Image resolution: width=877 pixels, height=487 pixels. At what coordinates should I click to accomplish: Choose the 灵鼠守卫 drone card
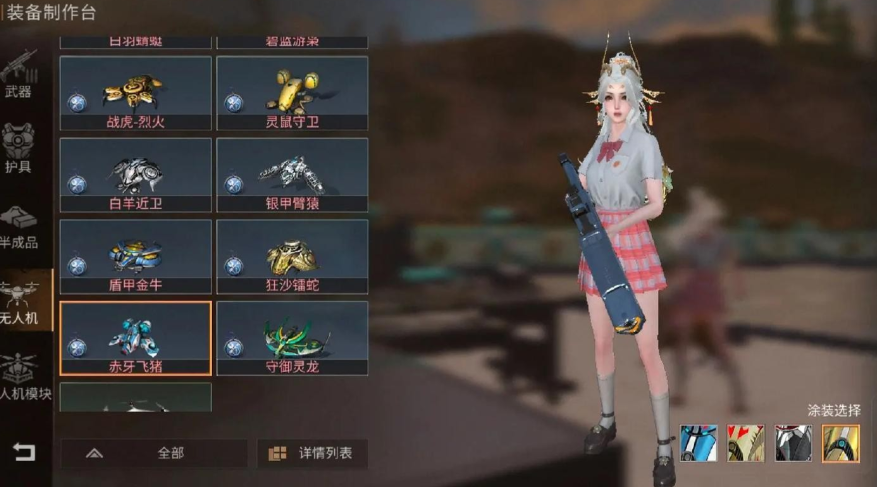click(292, 93)
